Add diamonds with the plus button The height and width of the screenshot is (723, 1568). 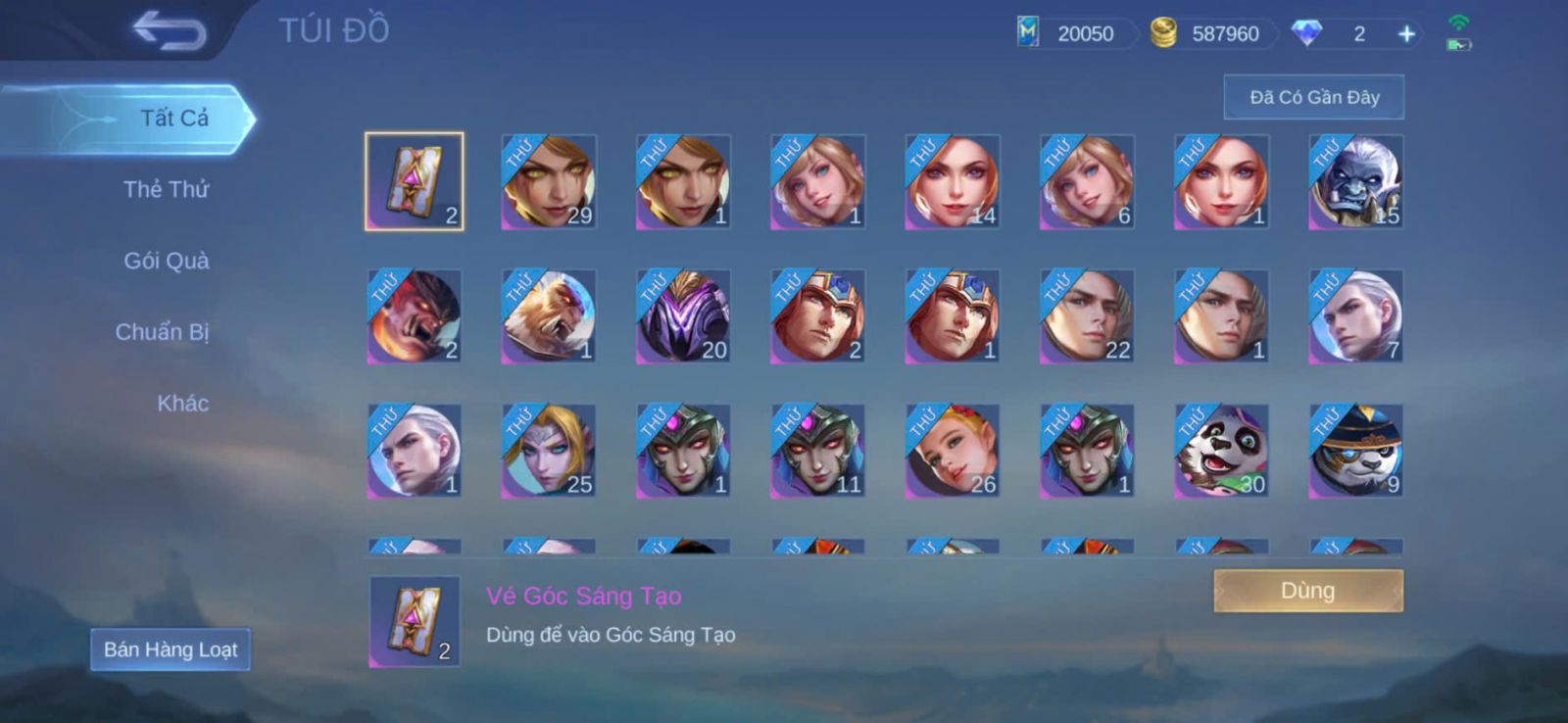click(x=1406, y=34)
